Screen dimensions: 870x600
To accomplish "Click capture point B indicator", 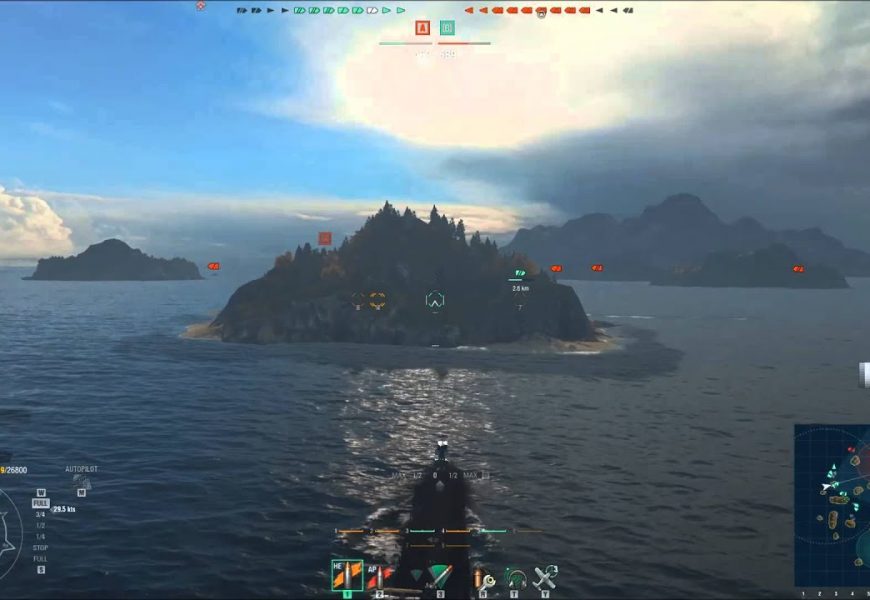I will click(x=447, y=28).
